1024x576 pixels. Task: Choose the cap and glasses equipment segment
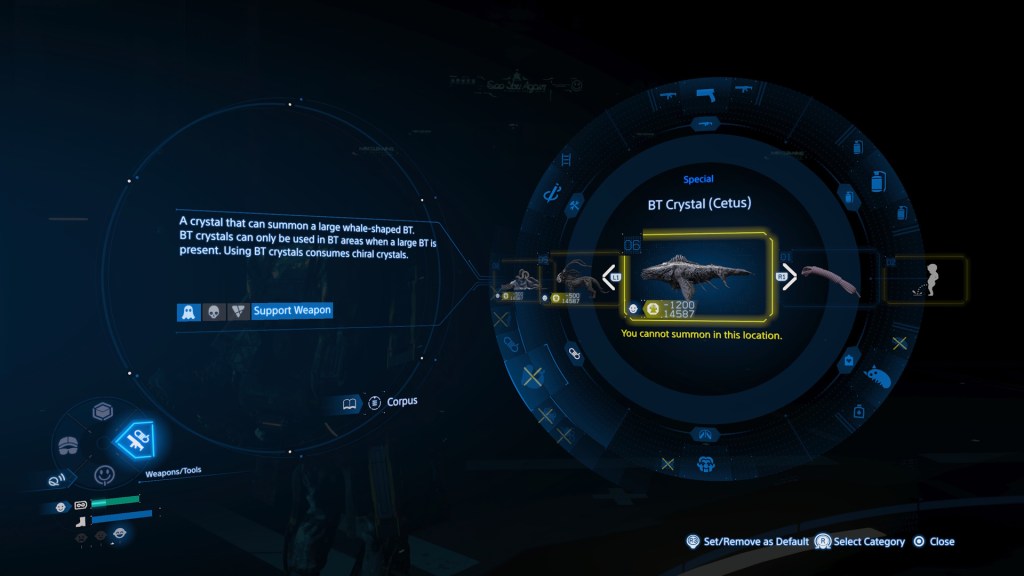(67, 444)
